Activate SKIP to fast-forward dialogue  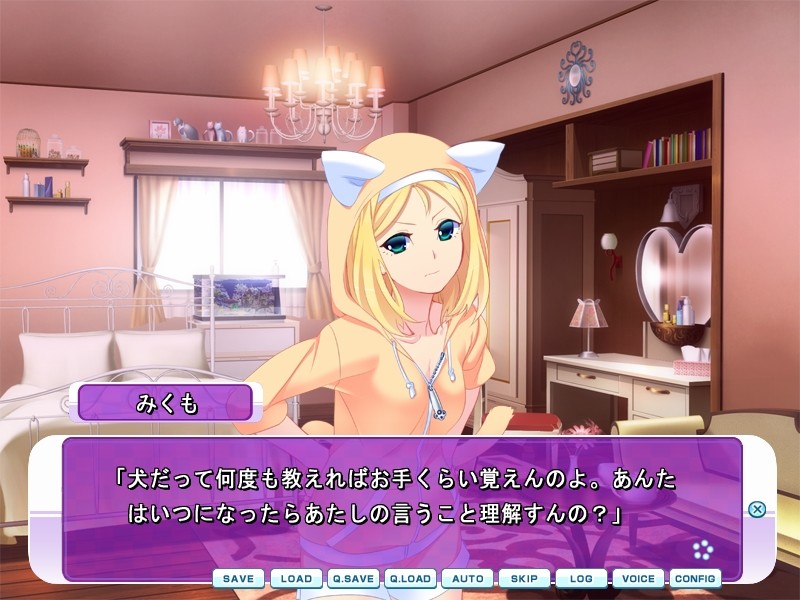tap(524, 579)
